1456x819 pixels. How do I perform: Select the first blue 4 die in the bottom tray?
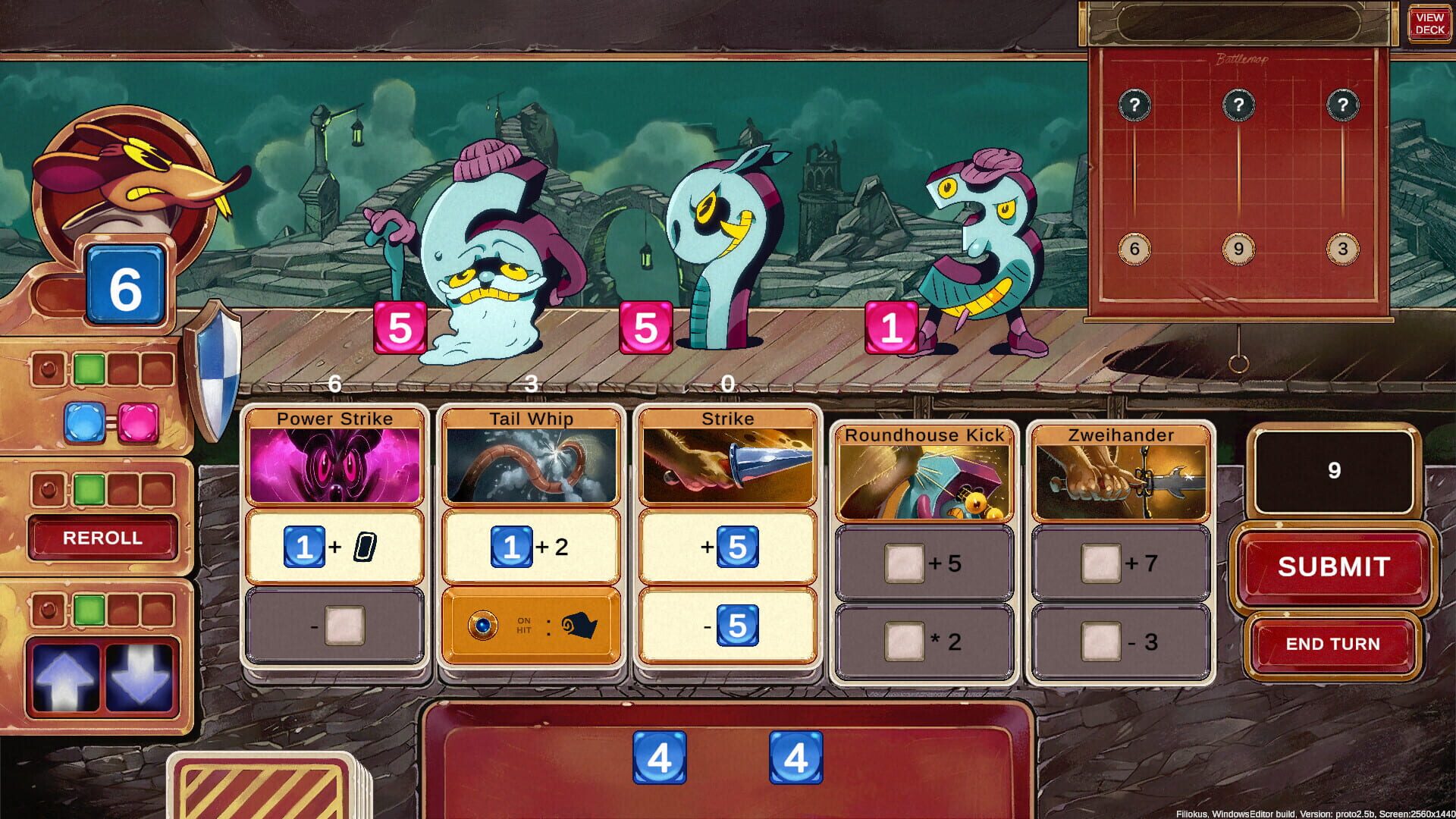(x=660, y=756)
